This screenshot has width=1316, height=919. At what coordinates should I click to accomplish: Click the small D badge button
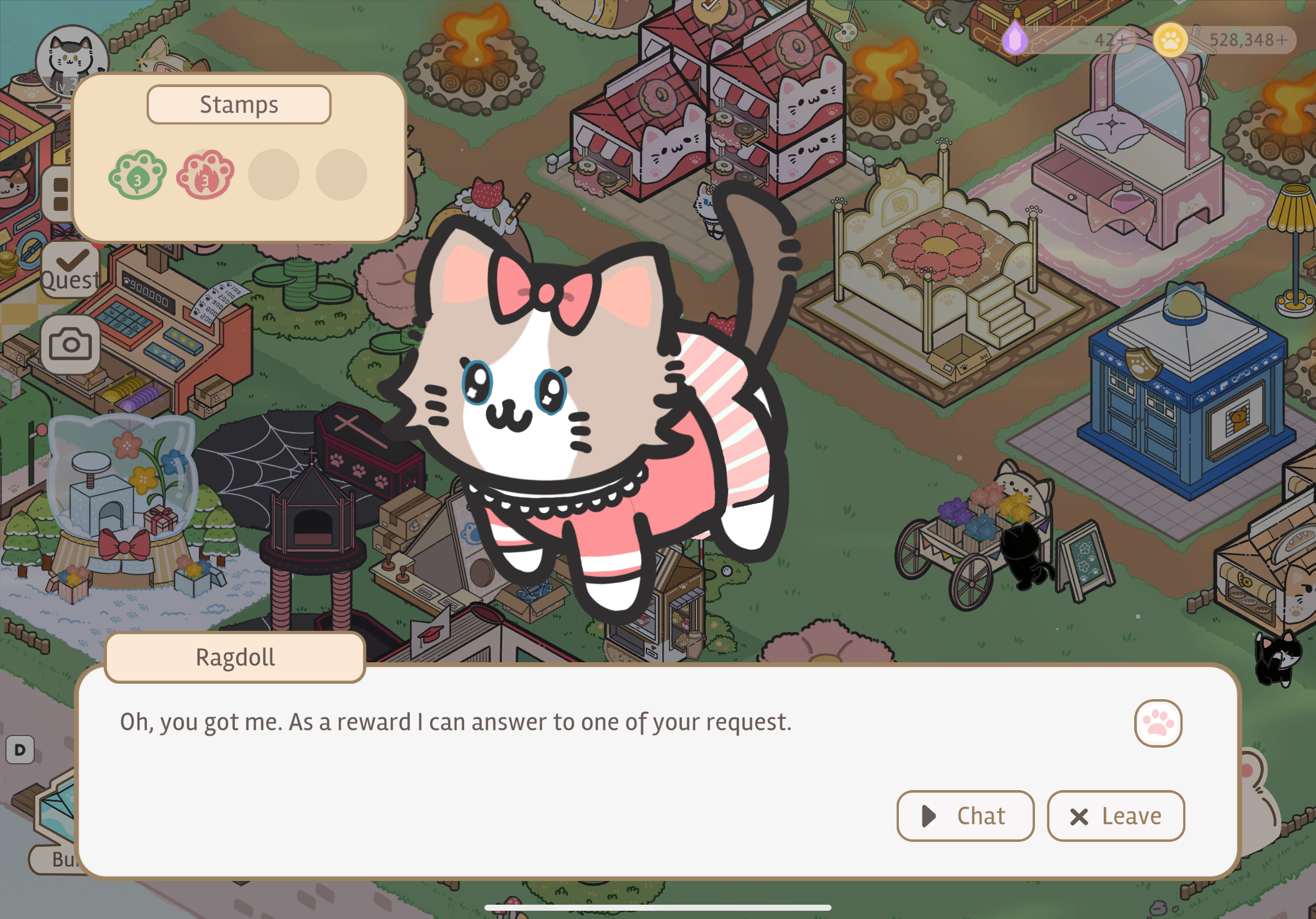tap(20, 749)
